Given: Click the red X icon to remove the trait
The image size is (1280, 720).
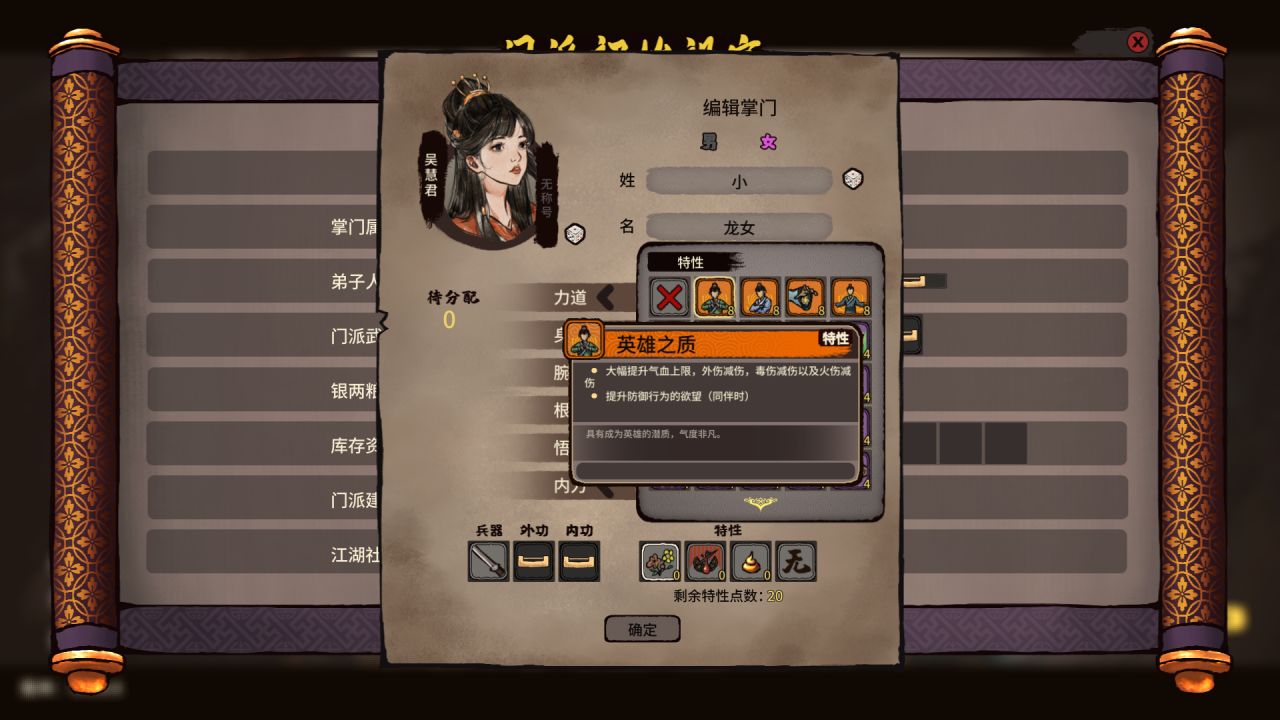Looking at the screenshot, I should pyautogui.click(x=668, y=297).
